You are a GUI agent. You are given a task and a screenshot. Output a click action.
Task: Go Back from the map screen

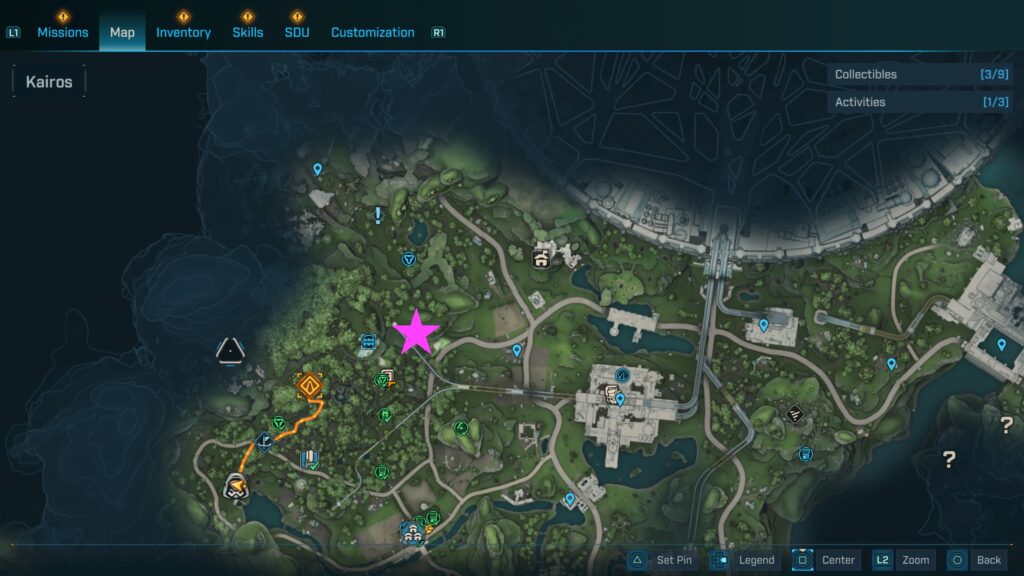pos(976,560)
